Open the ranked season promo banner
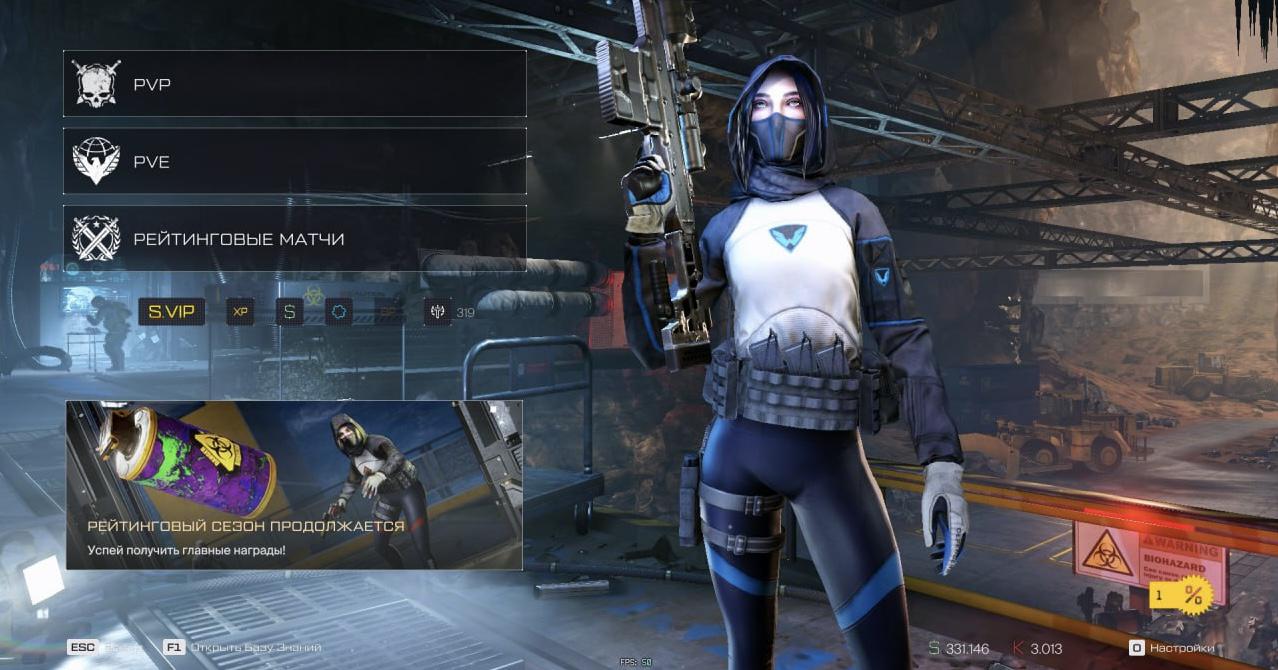 pyautogui.click(x=294, y=485)
